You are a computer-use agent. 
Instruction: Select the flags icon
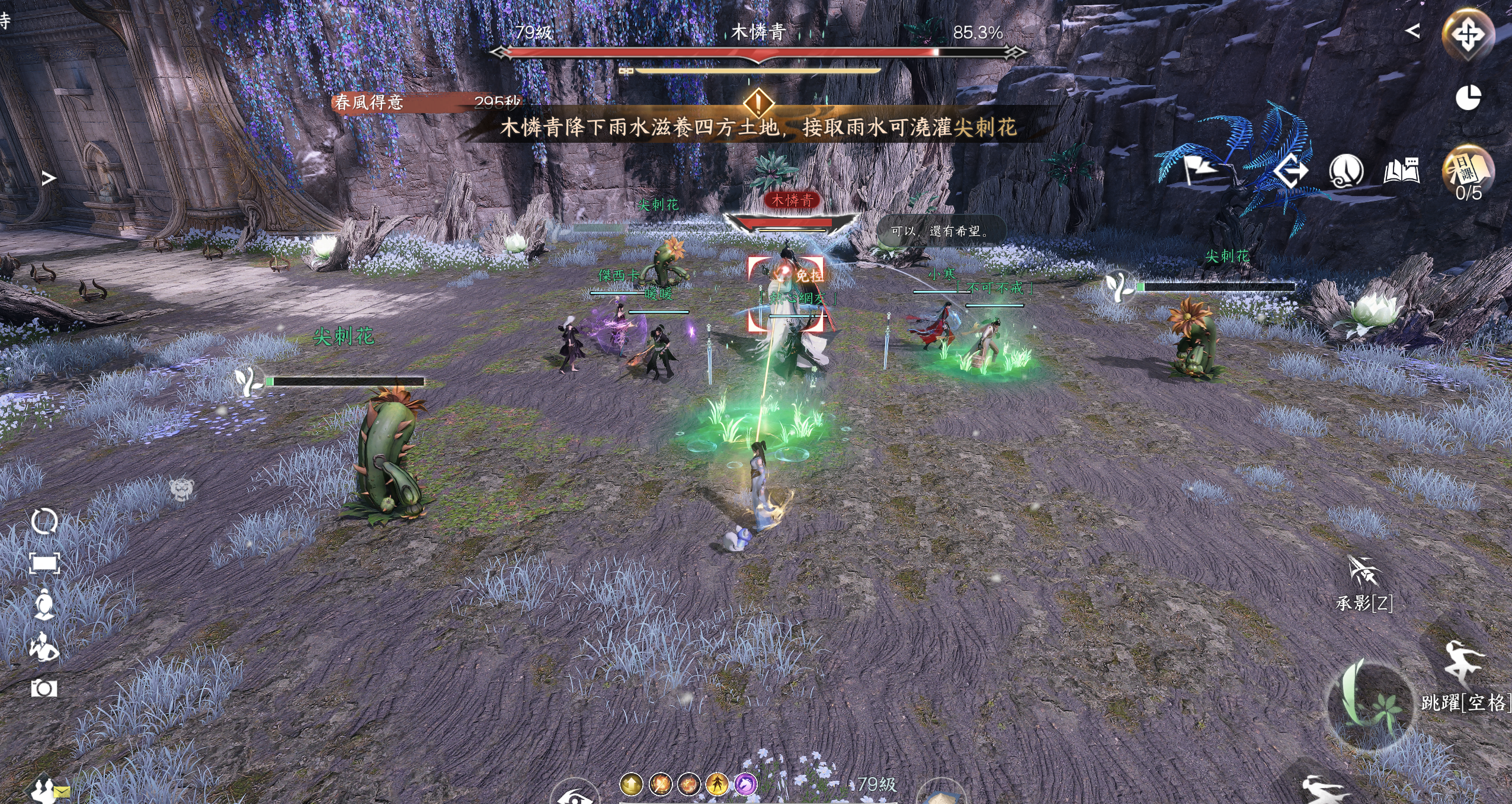click(1199, 170)
